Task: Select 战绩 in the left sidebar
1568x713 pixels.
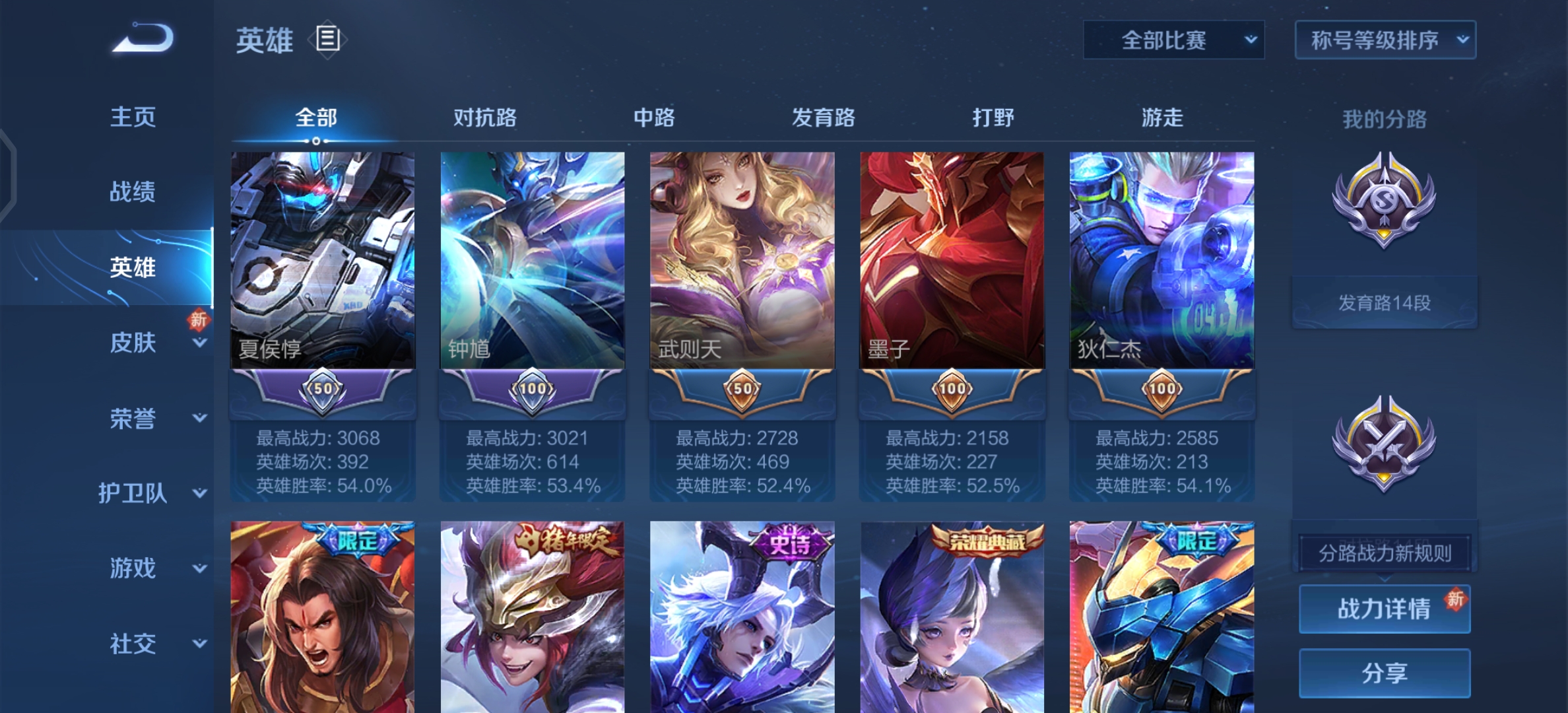Action: tap(132, 192)
